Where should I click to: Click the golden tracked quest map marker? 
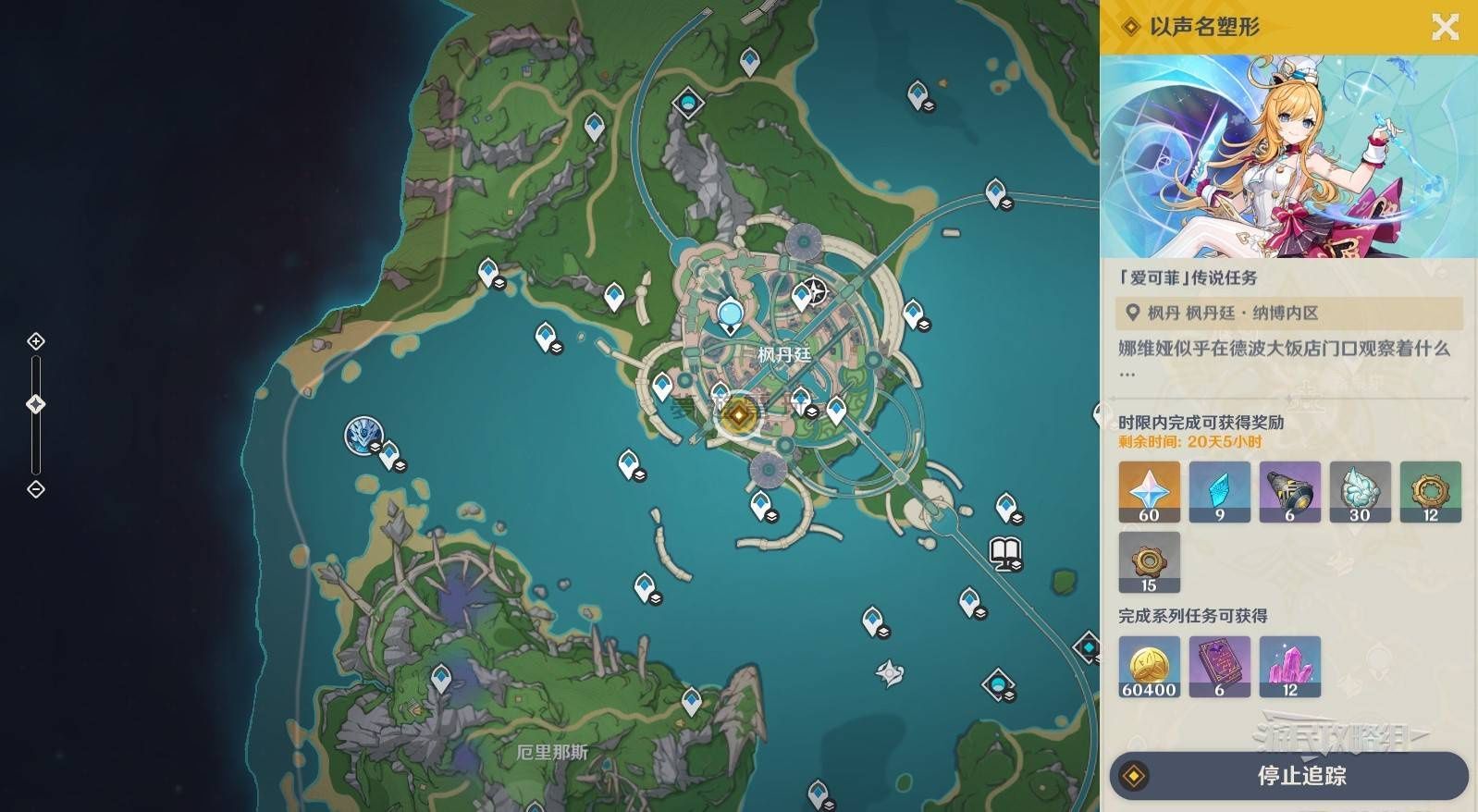[x=738, y=416]
